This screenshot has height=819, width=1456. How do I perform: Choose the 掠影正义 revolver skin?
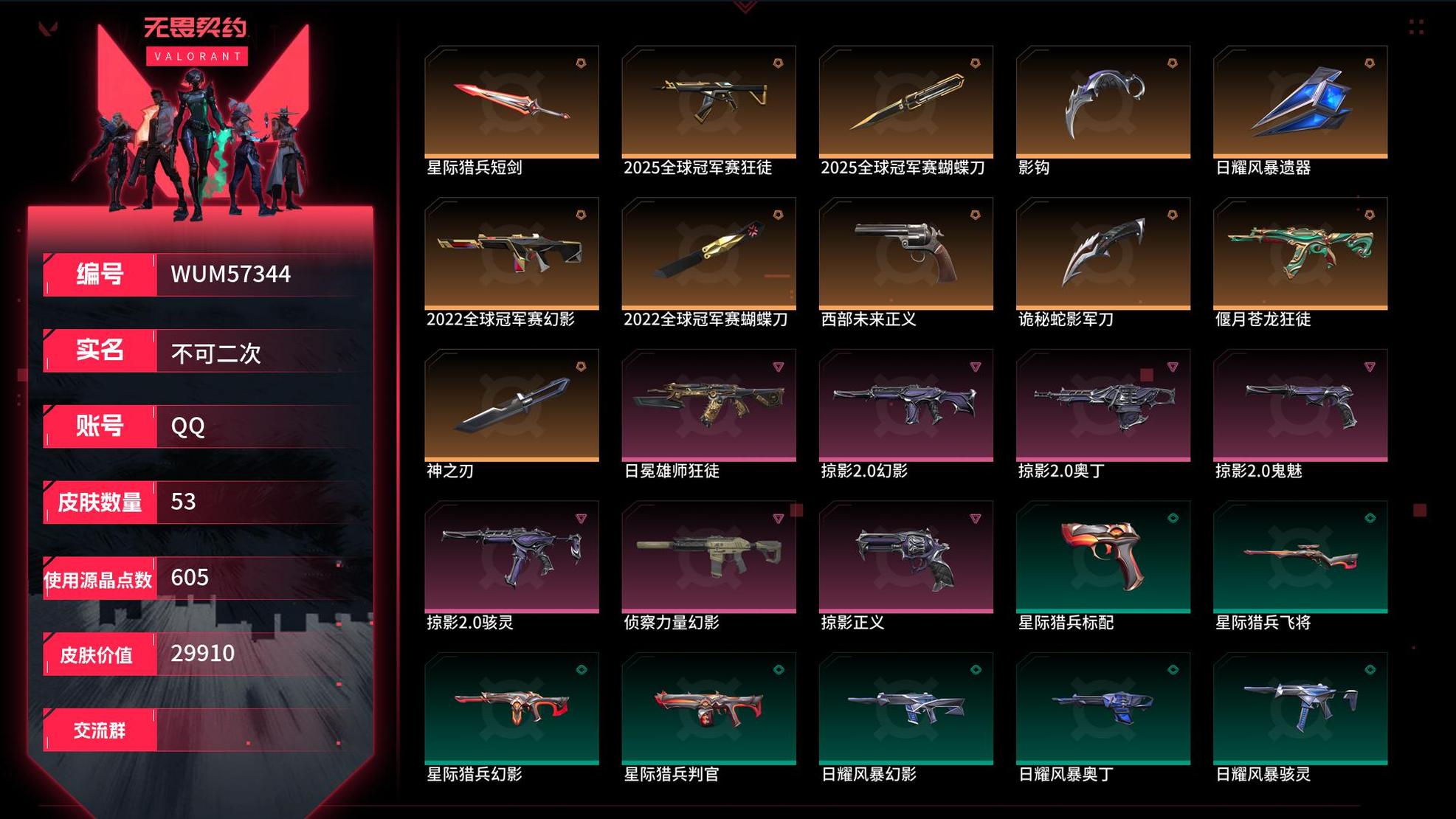[x=905, y=556]
